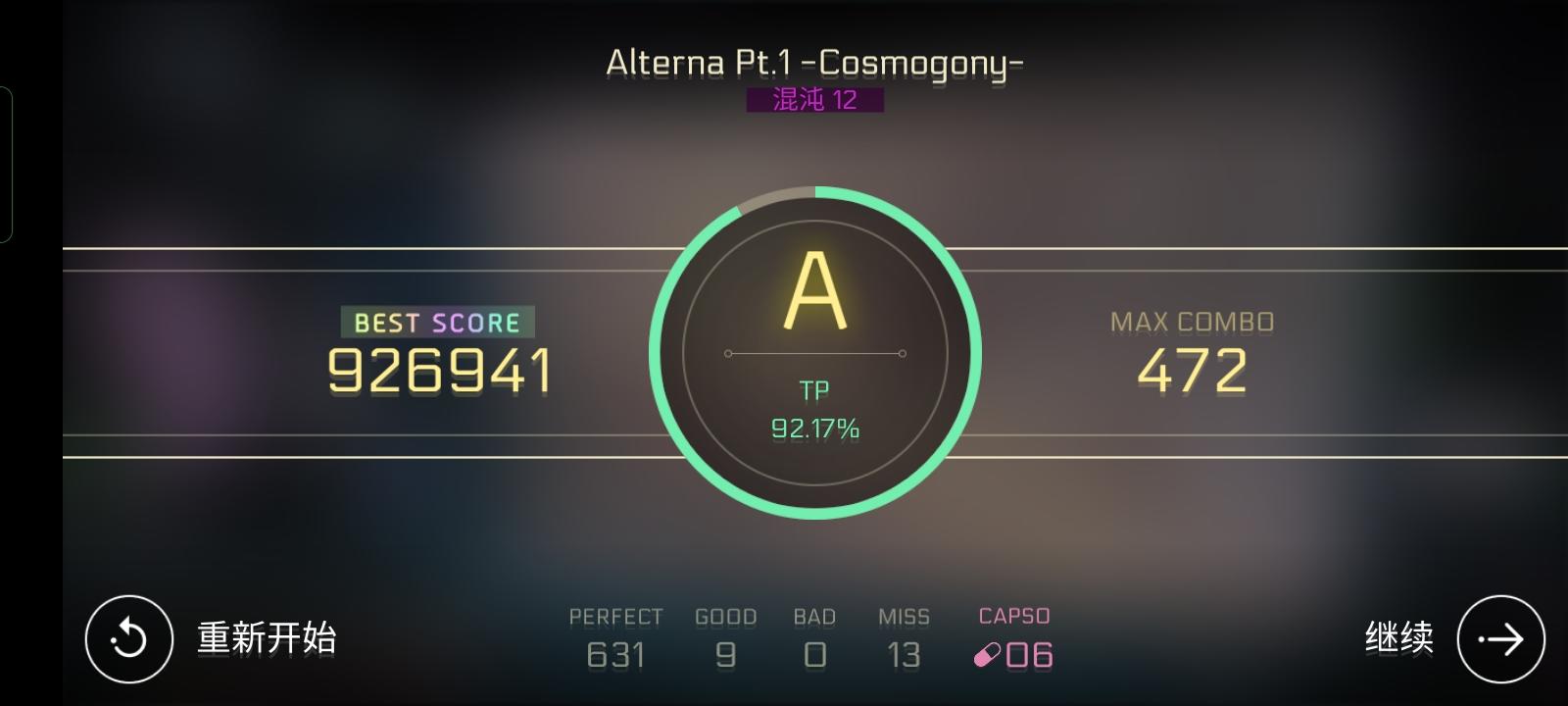
Task: Click the BEST SCORE label
Action: coord(435,322)
